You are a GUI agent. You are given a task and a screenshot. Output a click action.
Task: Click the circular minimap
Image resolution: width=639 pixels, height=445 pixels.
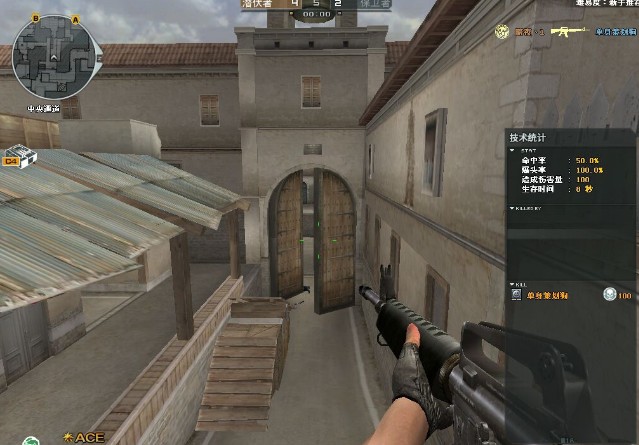(53, 57)
